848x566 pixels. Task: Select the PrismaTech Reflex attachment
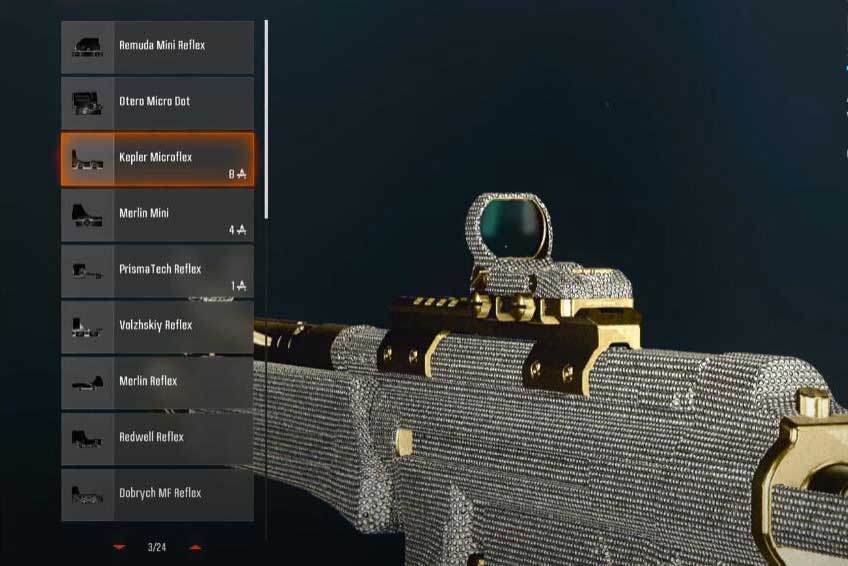coord(157,271)
